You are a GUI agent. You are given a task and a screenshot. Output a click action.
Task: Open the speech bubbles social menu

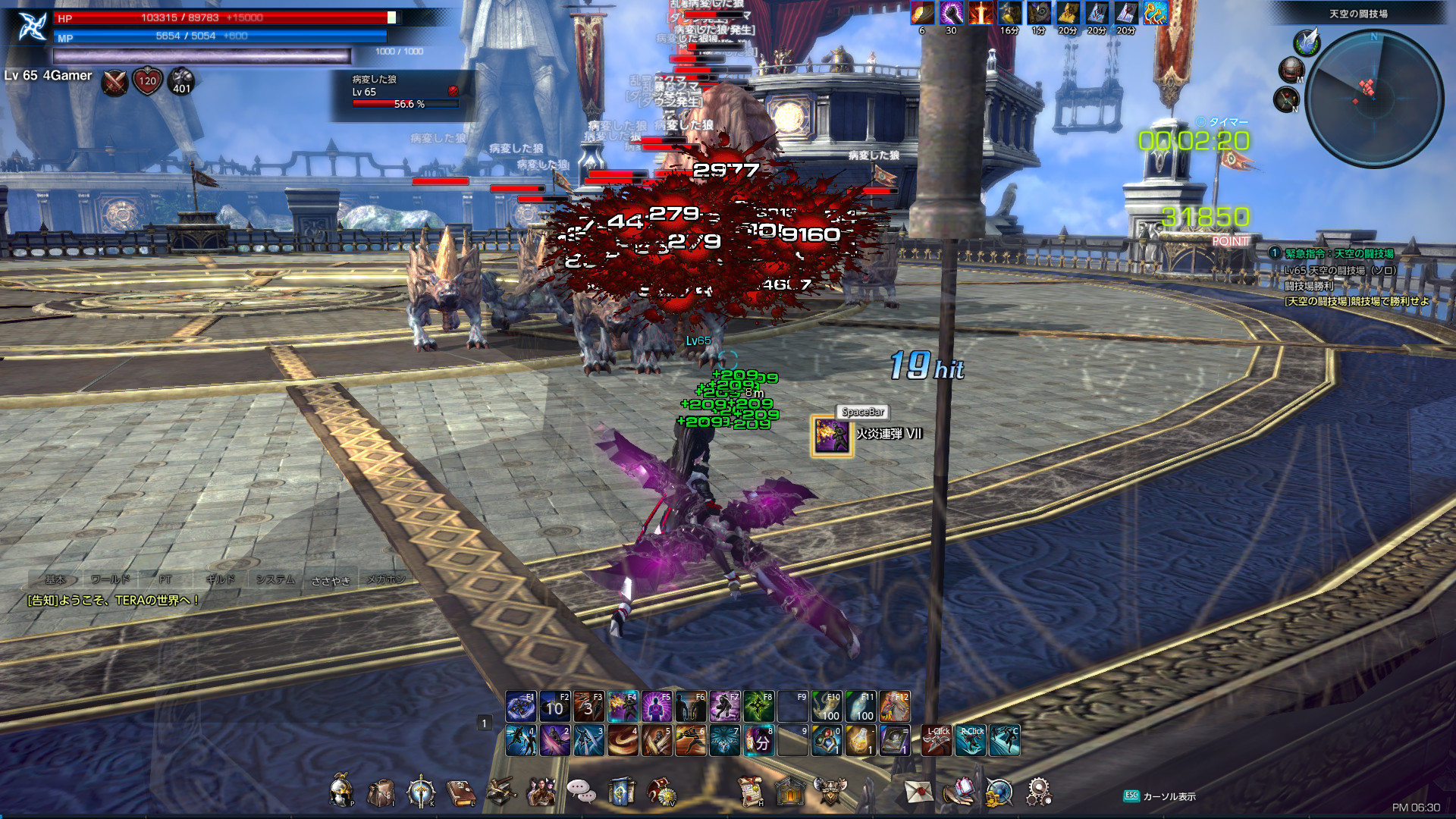[x=582, y=792]
